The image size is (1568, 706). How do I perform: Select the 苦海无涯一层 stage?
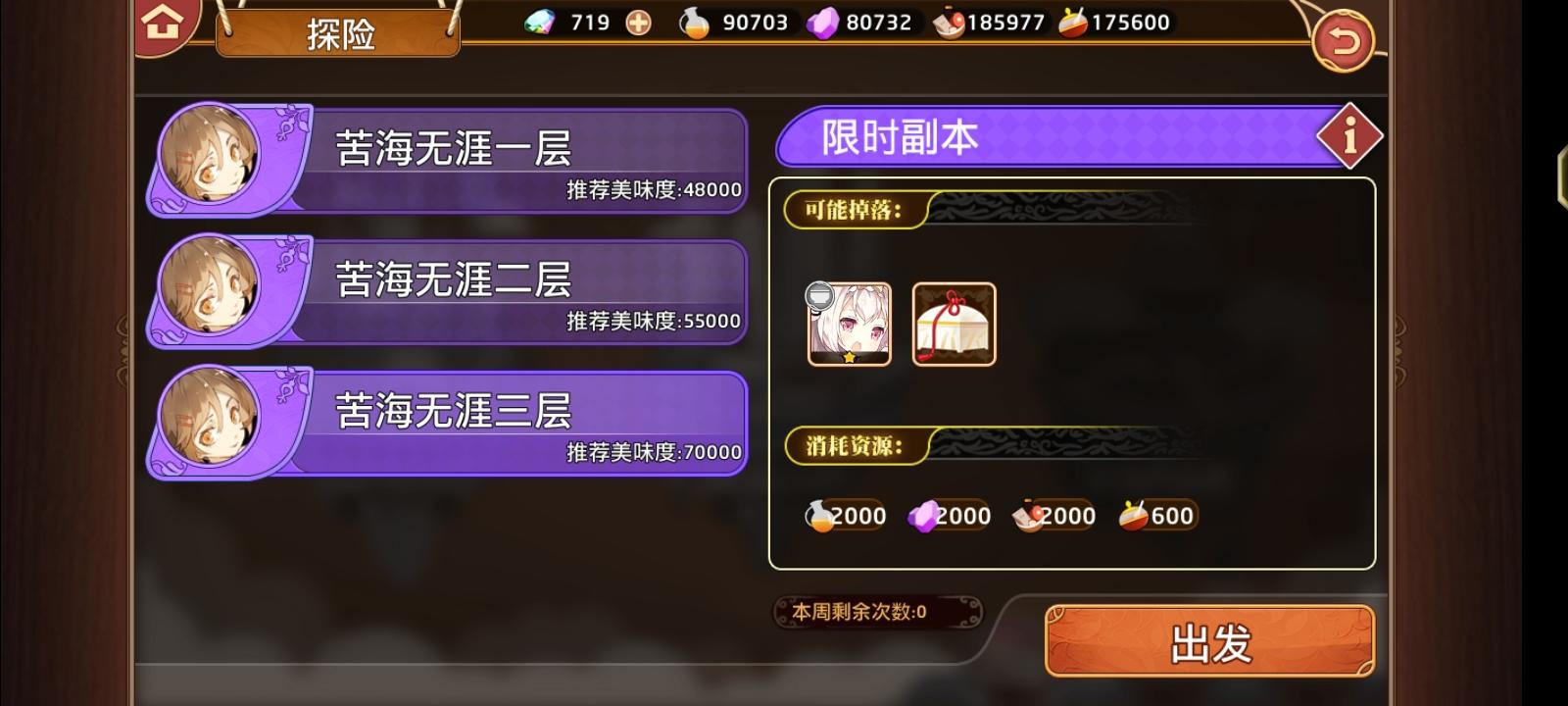(461, 157)
